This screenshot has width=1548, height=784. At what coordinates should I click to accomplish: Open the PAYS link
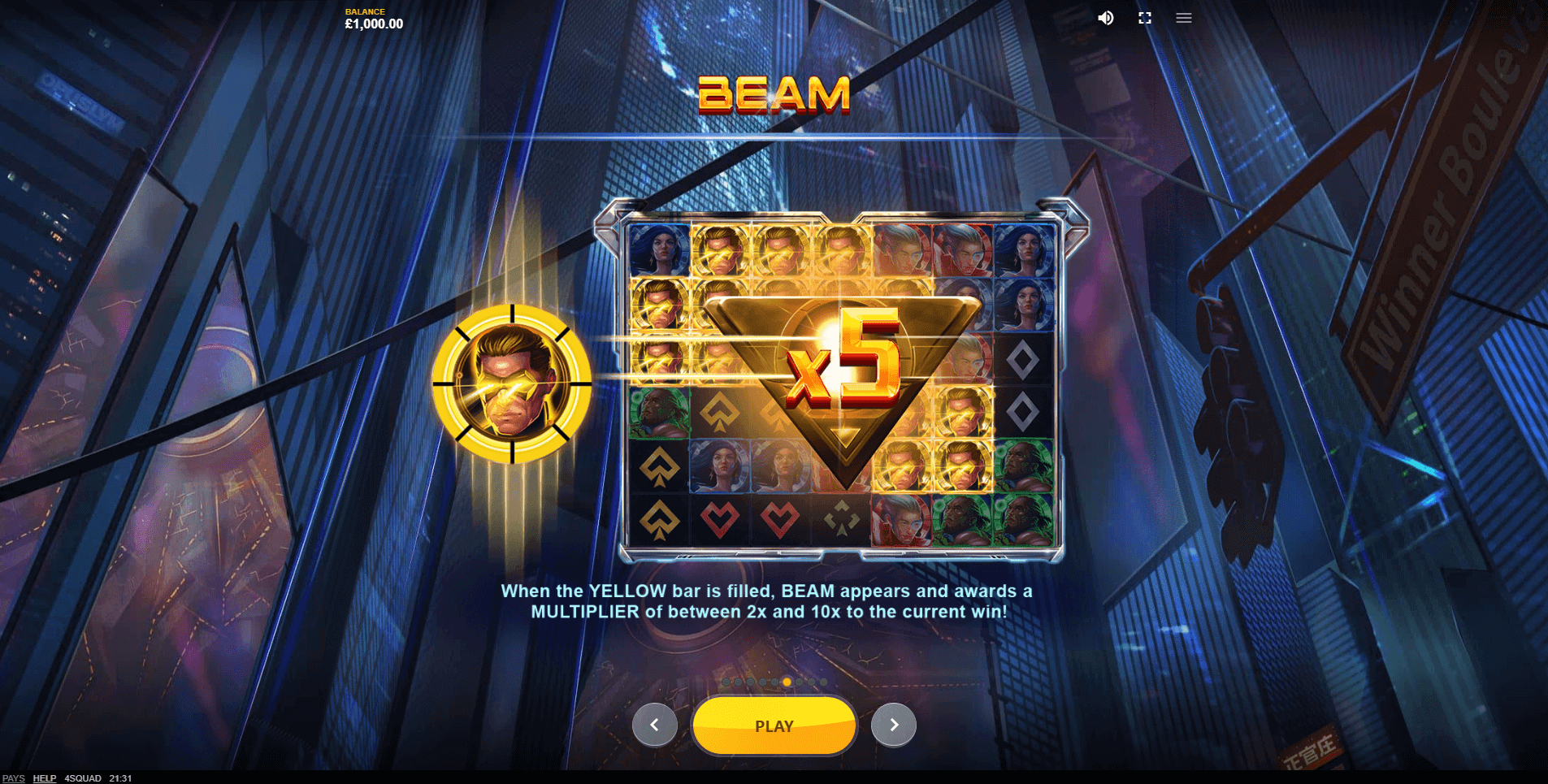pyautogui.click(x=14, y=778)
